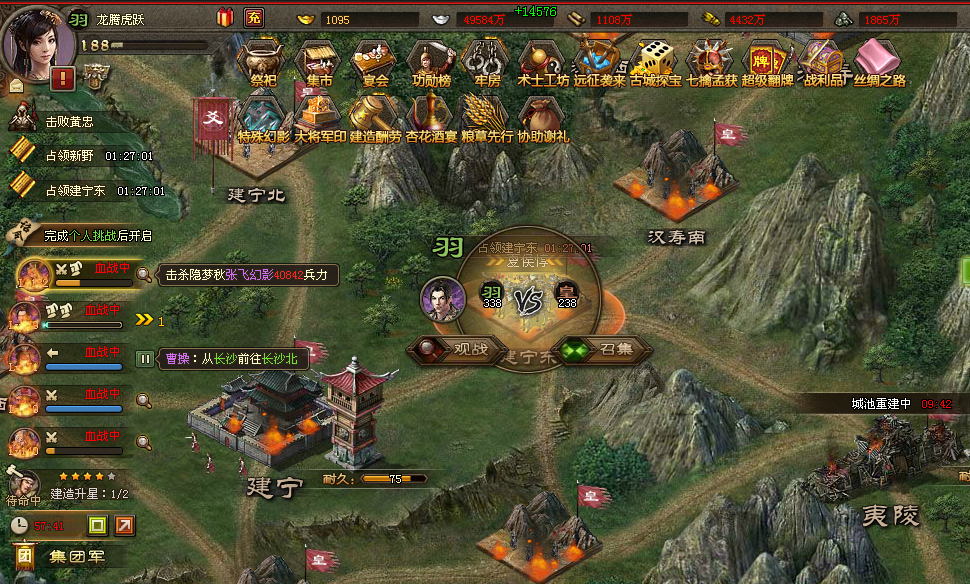The image size is (970, 584).
Task: Open the 大将军印 general seal event
Action: tap(320, 117)
